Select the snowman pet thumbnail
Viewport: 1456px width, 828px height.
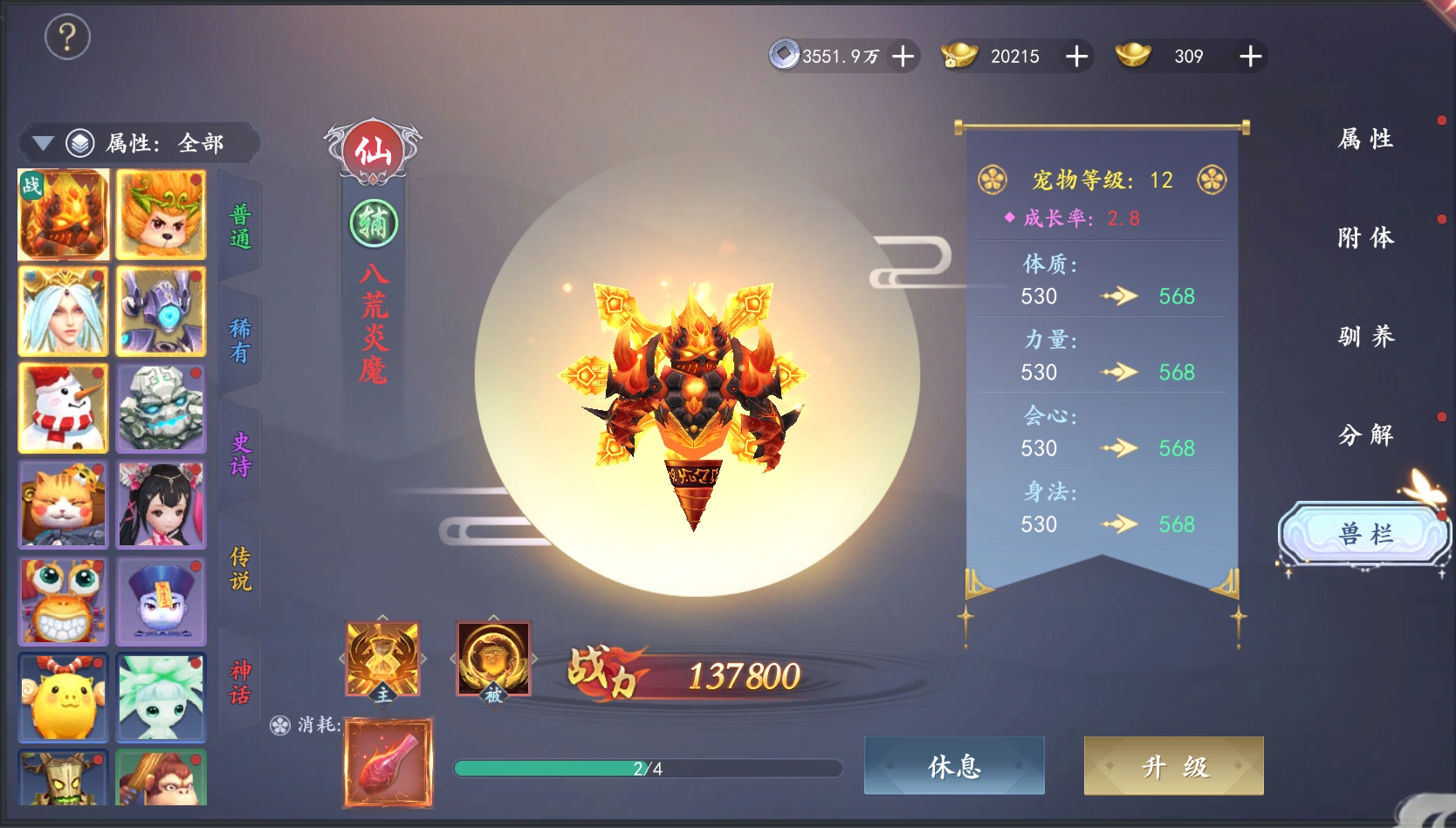click(x=62, y=407)
